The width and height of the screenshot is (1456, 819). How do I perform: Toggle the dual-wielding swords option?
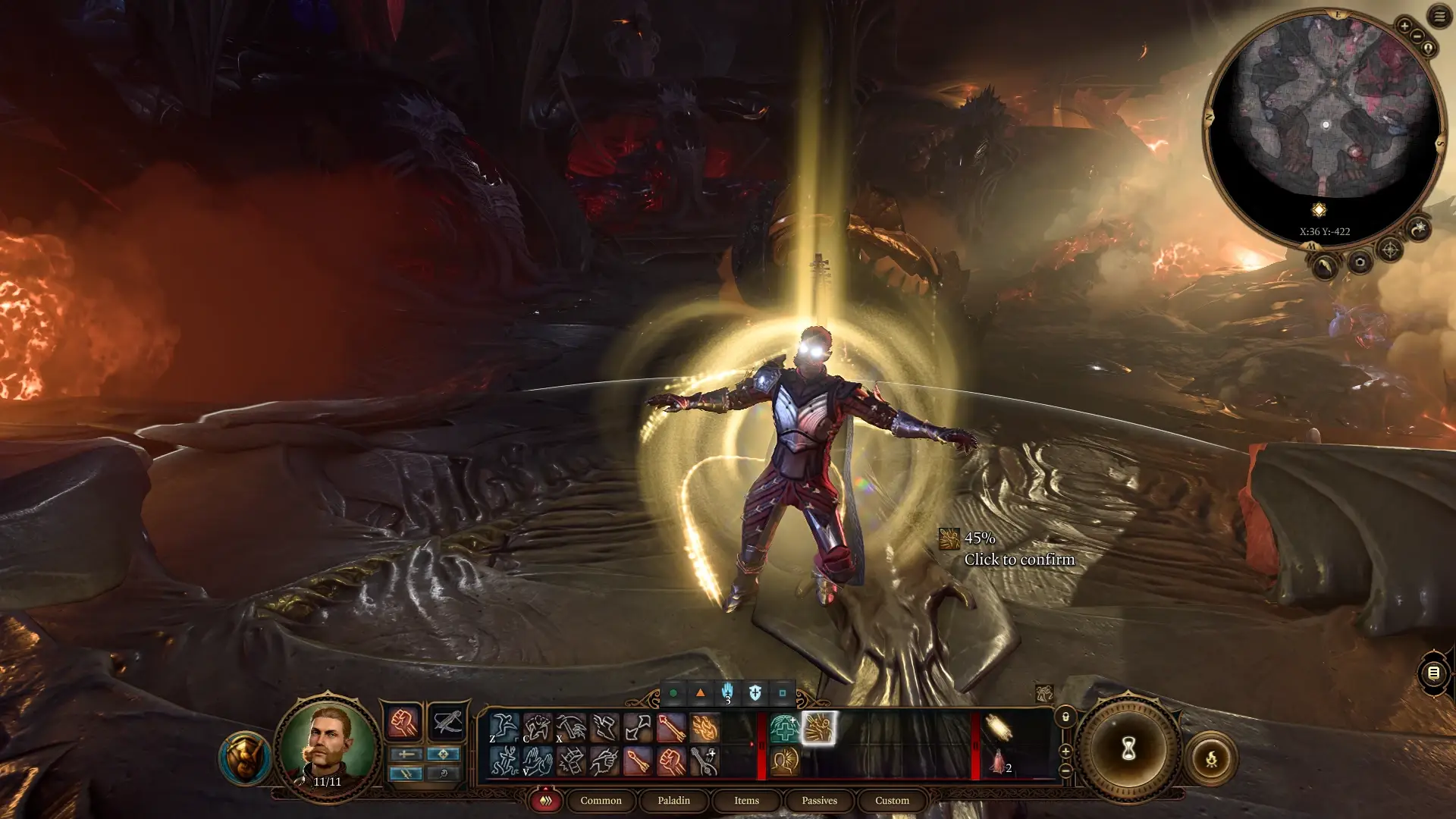coord(406,775)
